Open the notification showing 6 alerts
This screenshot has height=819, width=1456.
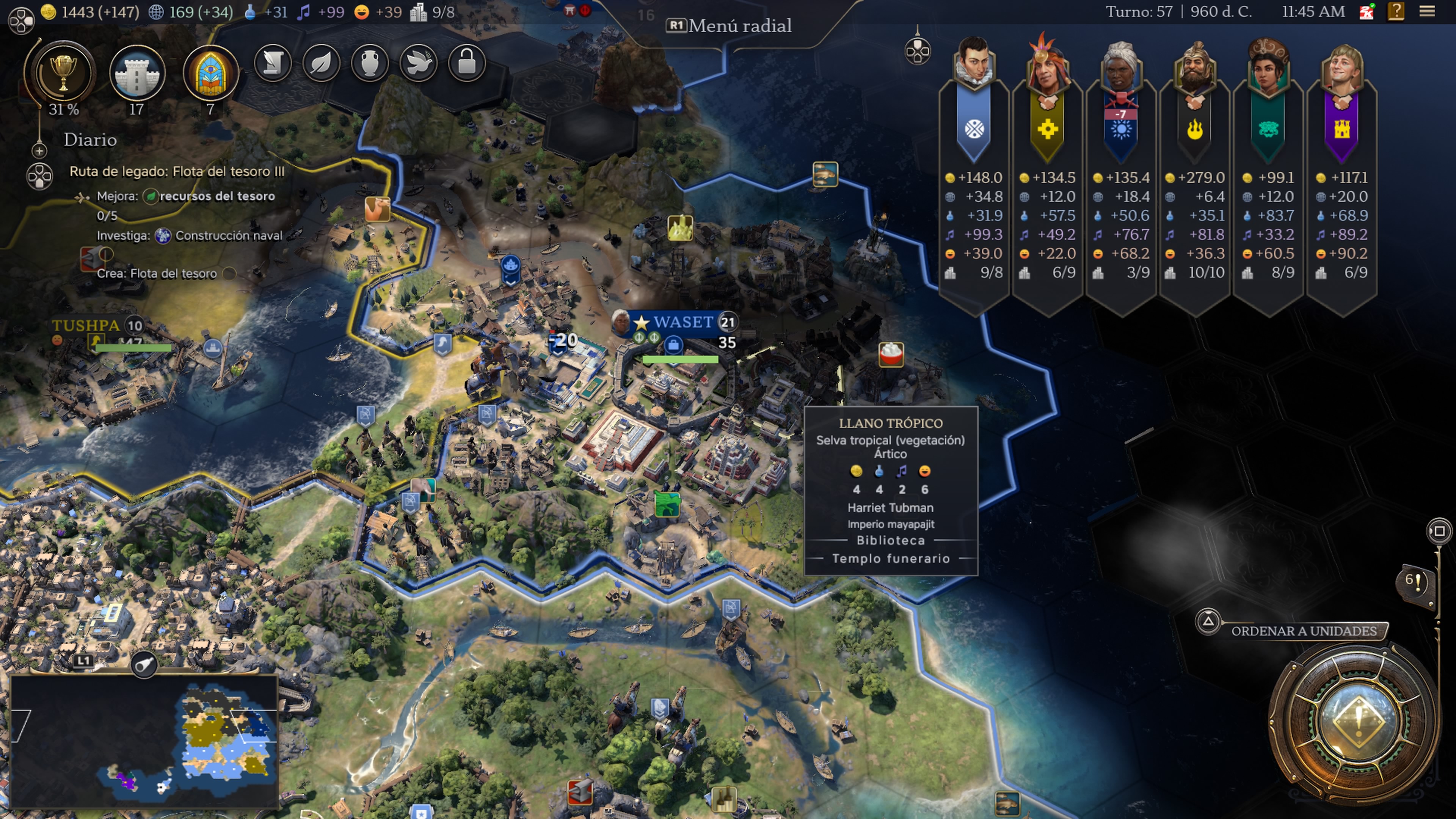1415,581
